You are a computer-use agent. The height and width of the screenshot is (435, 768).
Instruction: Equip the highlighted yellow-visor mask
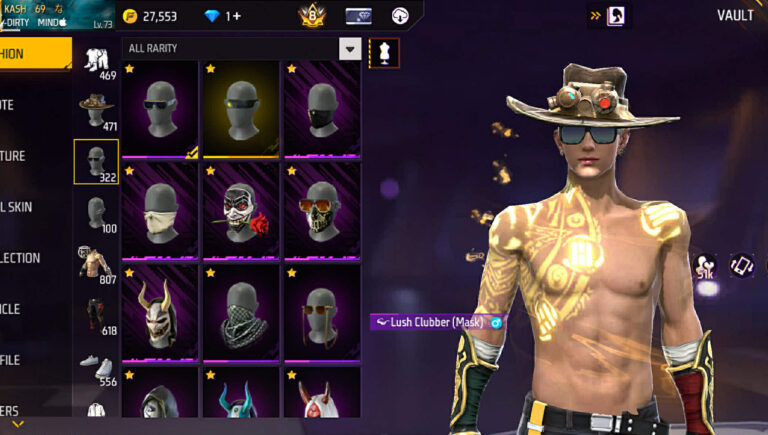point(241,109)
